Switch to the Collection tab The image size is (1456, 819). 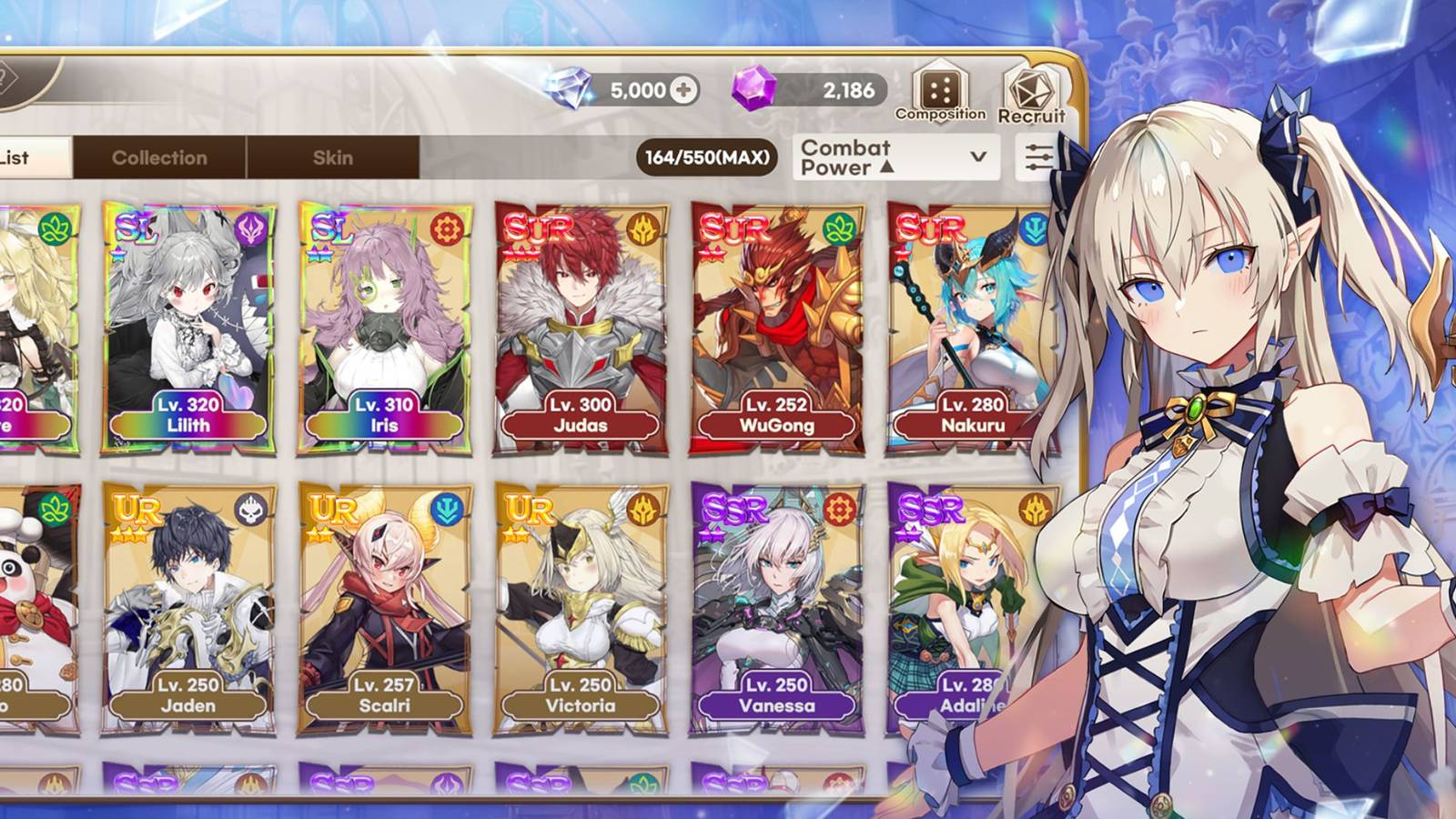click(x=159, y=157)
